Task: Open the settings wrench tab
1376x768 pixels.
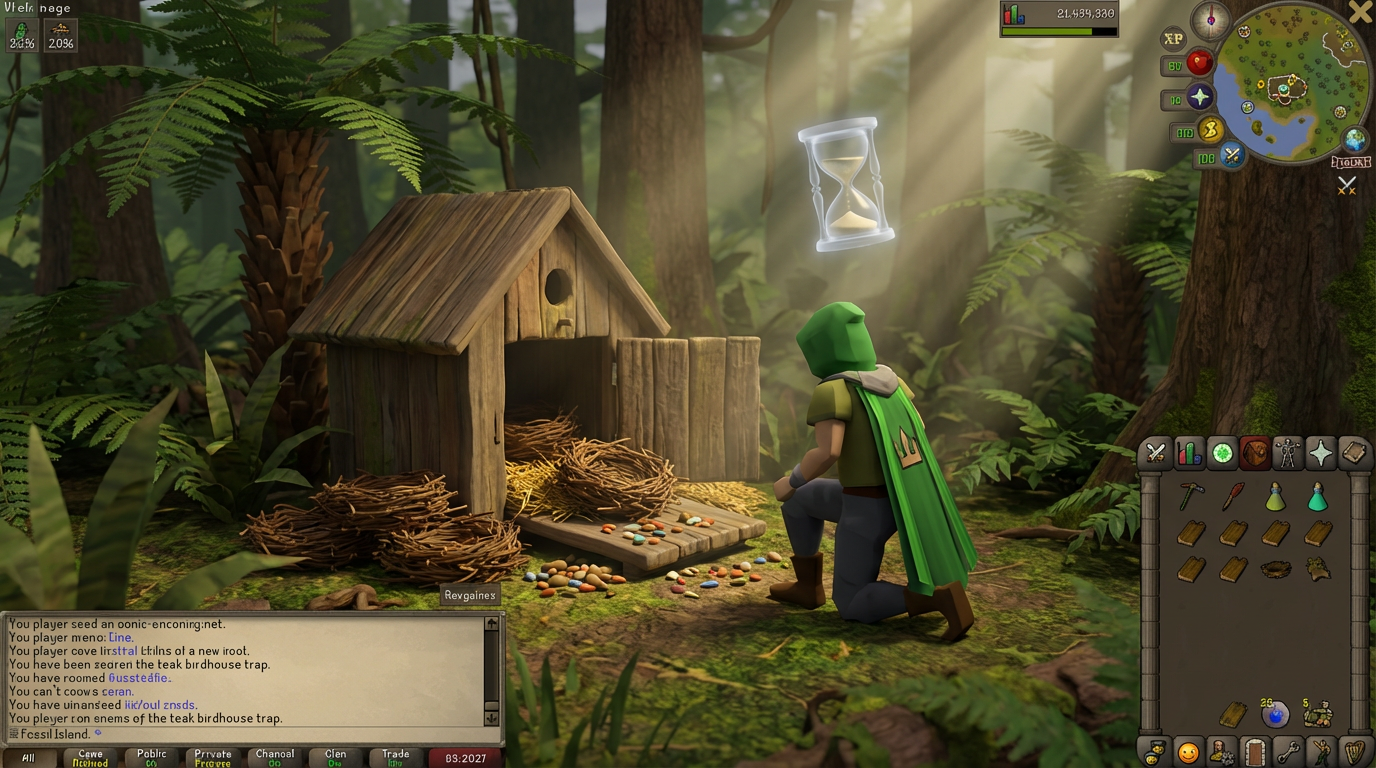Action: click(x=1288, y=751)
